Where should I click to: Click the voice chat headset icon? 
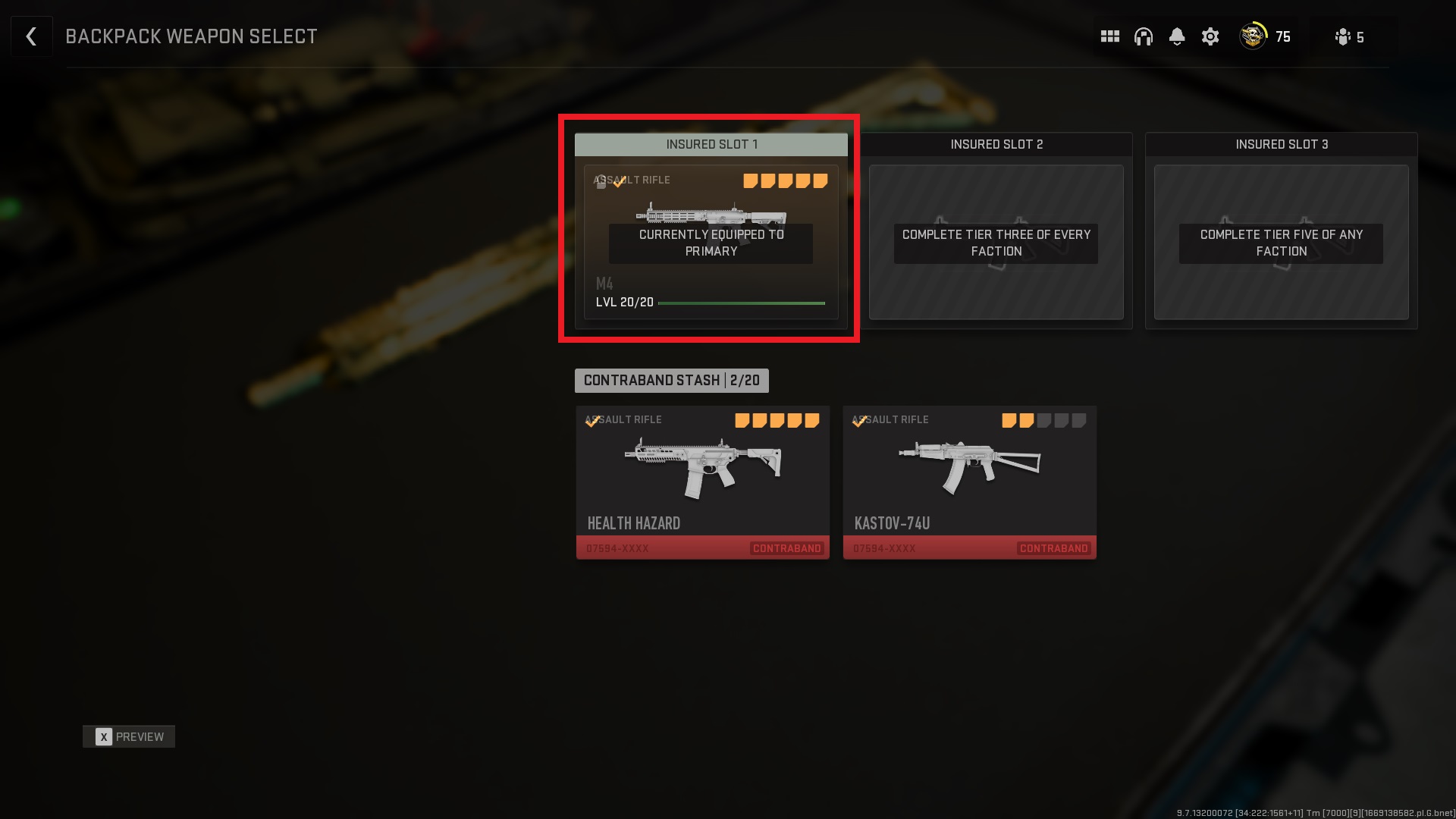1144,36
